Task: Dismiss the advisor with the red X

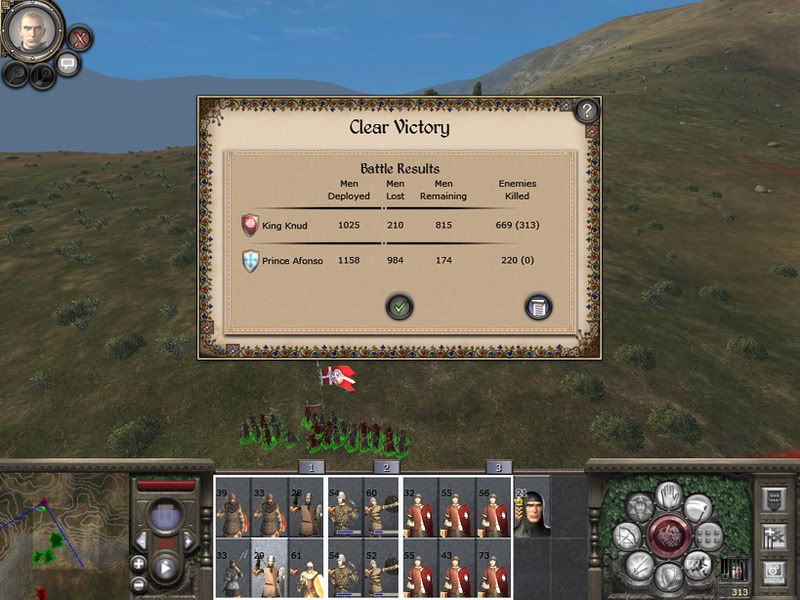Action: pyautogui.click(x=80, y=40)
